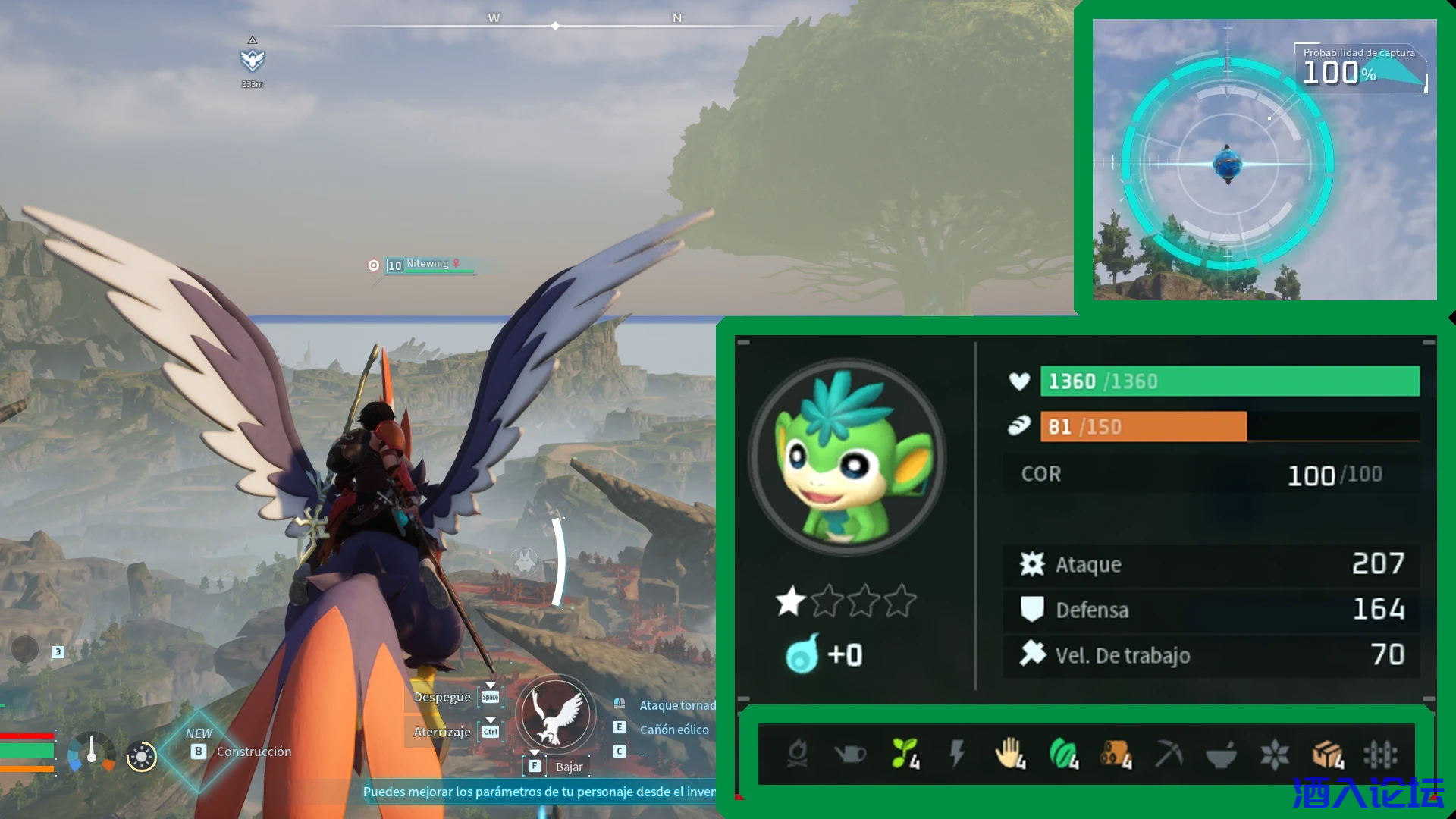Image resolution: width=1456 pixels, height=819 pixels.
Task: Select the hand handiwork icon
Action: pos(1009,754)
